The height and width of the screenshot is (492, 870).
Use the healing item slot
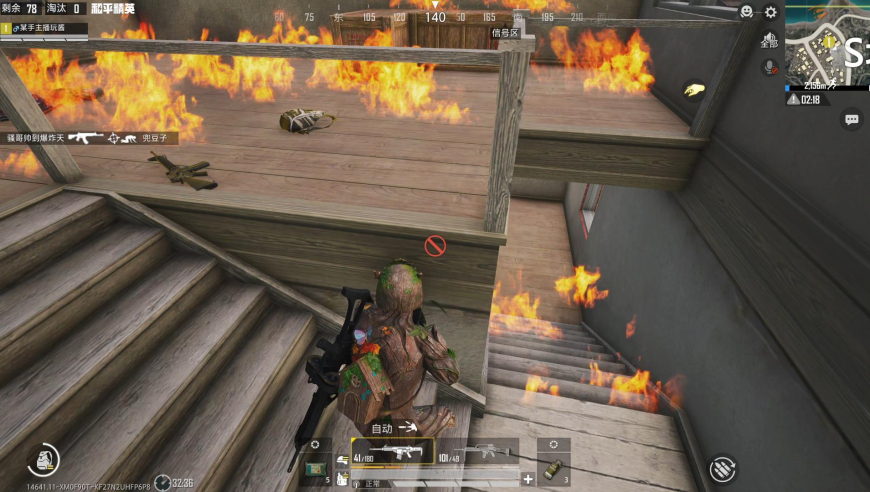[x=316, y=466]
